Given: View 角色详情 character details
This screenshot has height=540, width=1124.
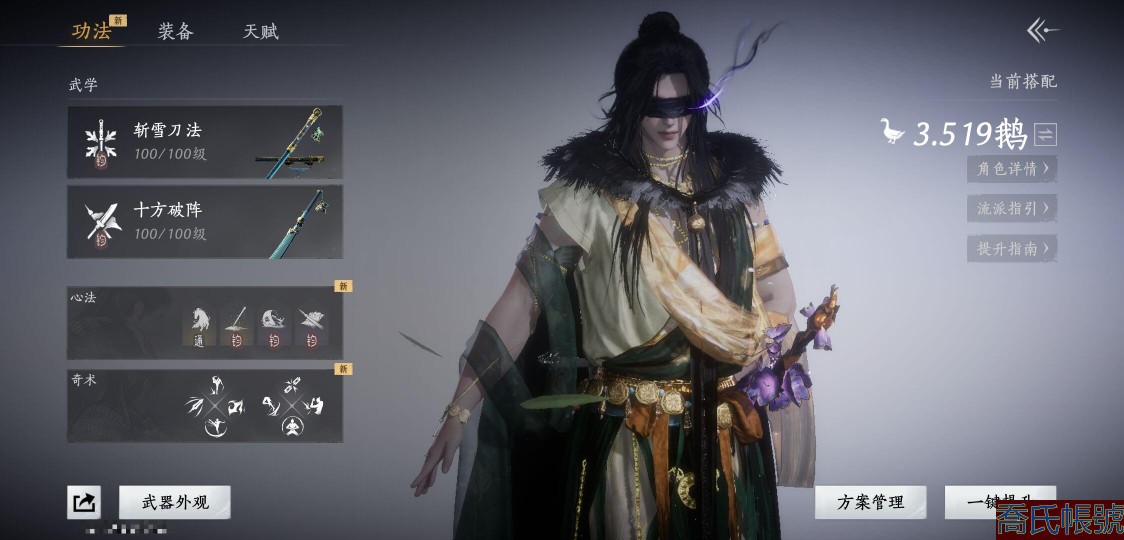Looking at the screenshot, I should click(x=1012, y=169).
